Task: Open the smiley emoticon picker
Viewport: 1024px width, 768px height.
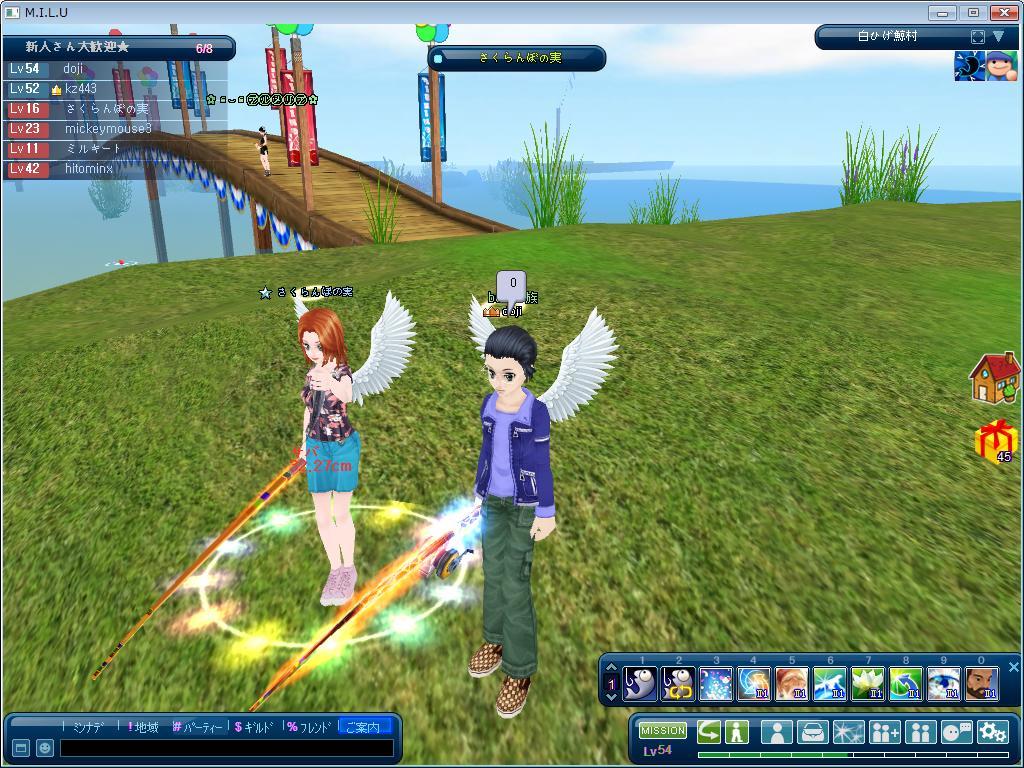Action: pyautogui.click(x=45, y=748)
